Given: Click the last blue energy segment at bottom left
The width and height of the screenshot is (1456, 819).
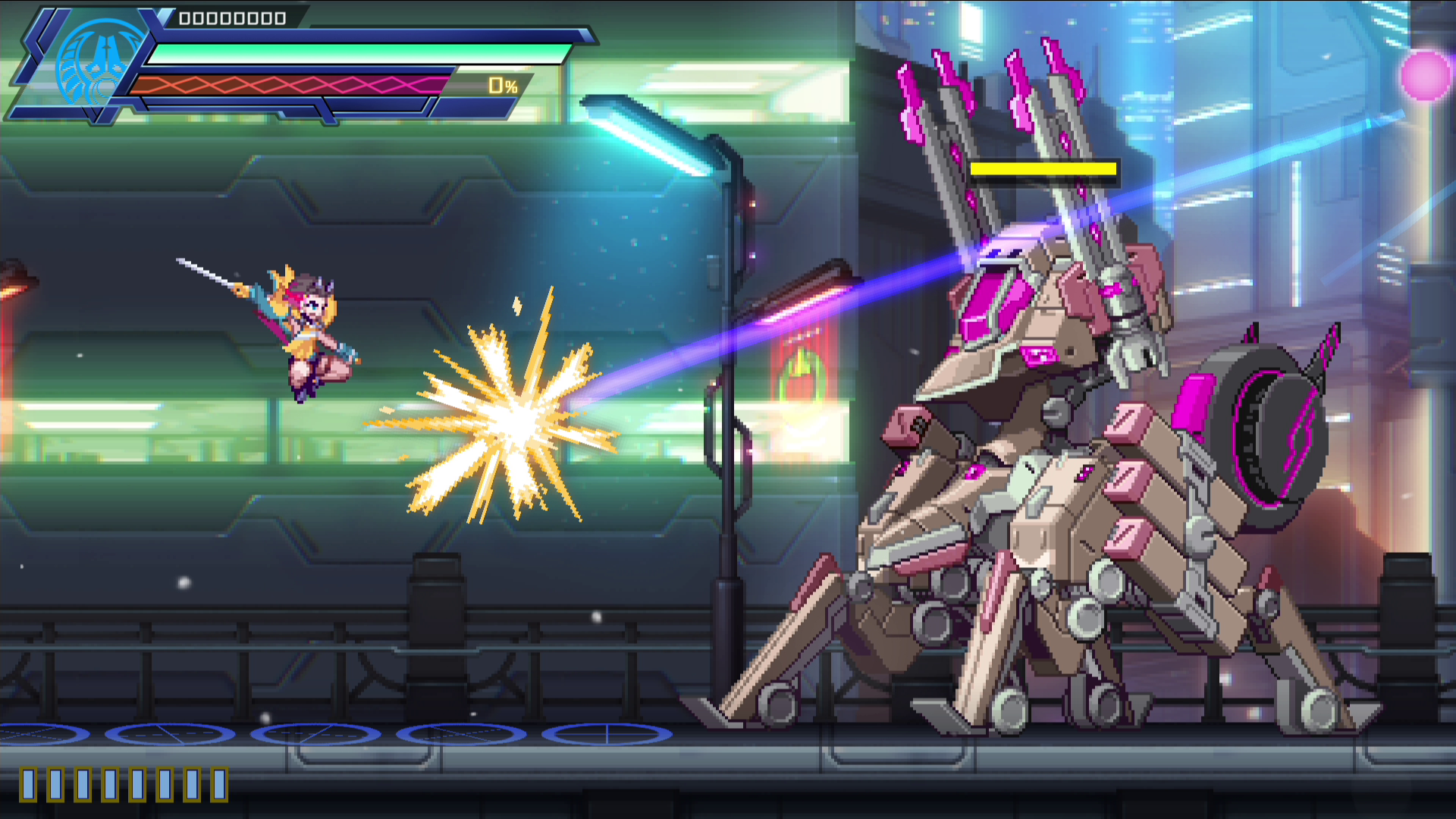Looking at the screenshot, I should point(218,785).
